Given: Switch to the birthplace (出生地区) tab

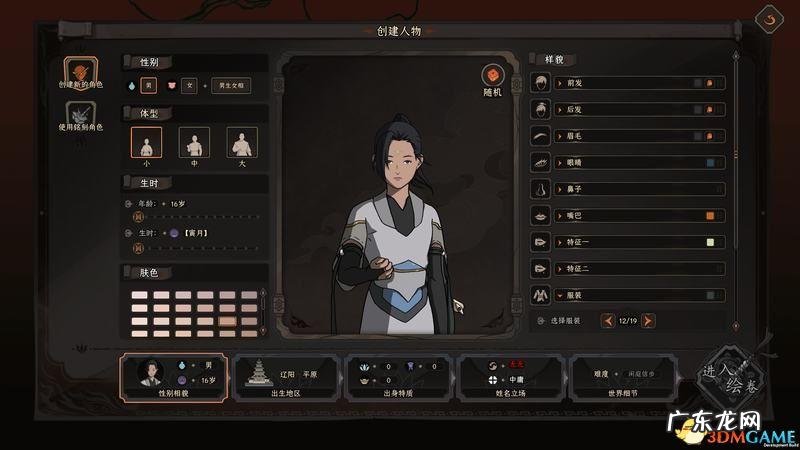Looking at the screenshot, I should coord(286,376).
